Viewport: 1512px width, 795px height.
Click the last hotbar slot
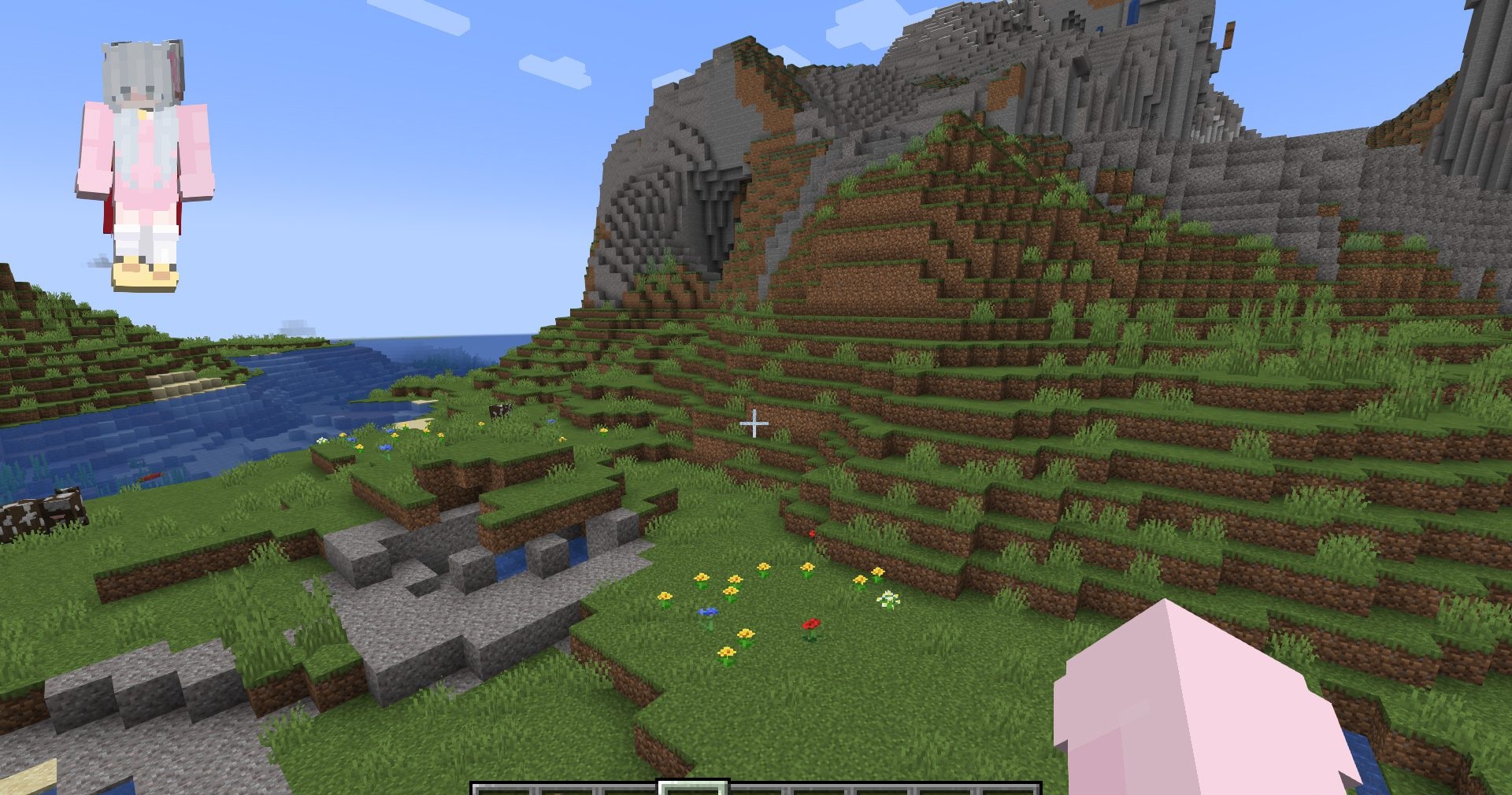coord(1012,789)
